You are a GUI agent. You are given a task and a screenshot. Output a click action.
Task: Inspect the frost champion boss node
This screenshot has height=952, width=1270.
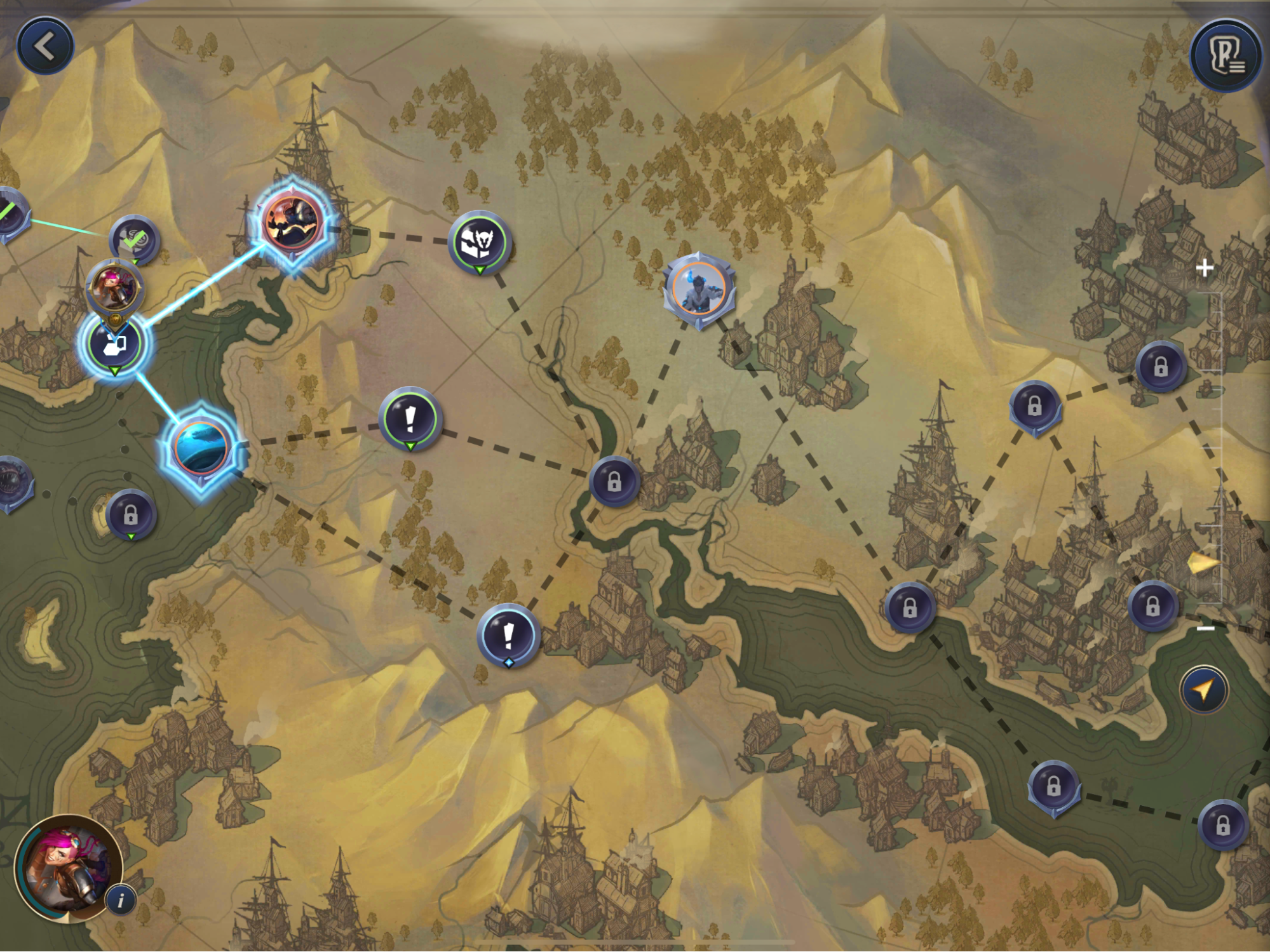point(699,290)
